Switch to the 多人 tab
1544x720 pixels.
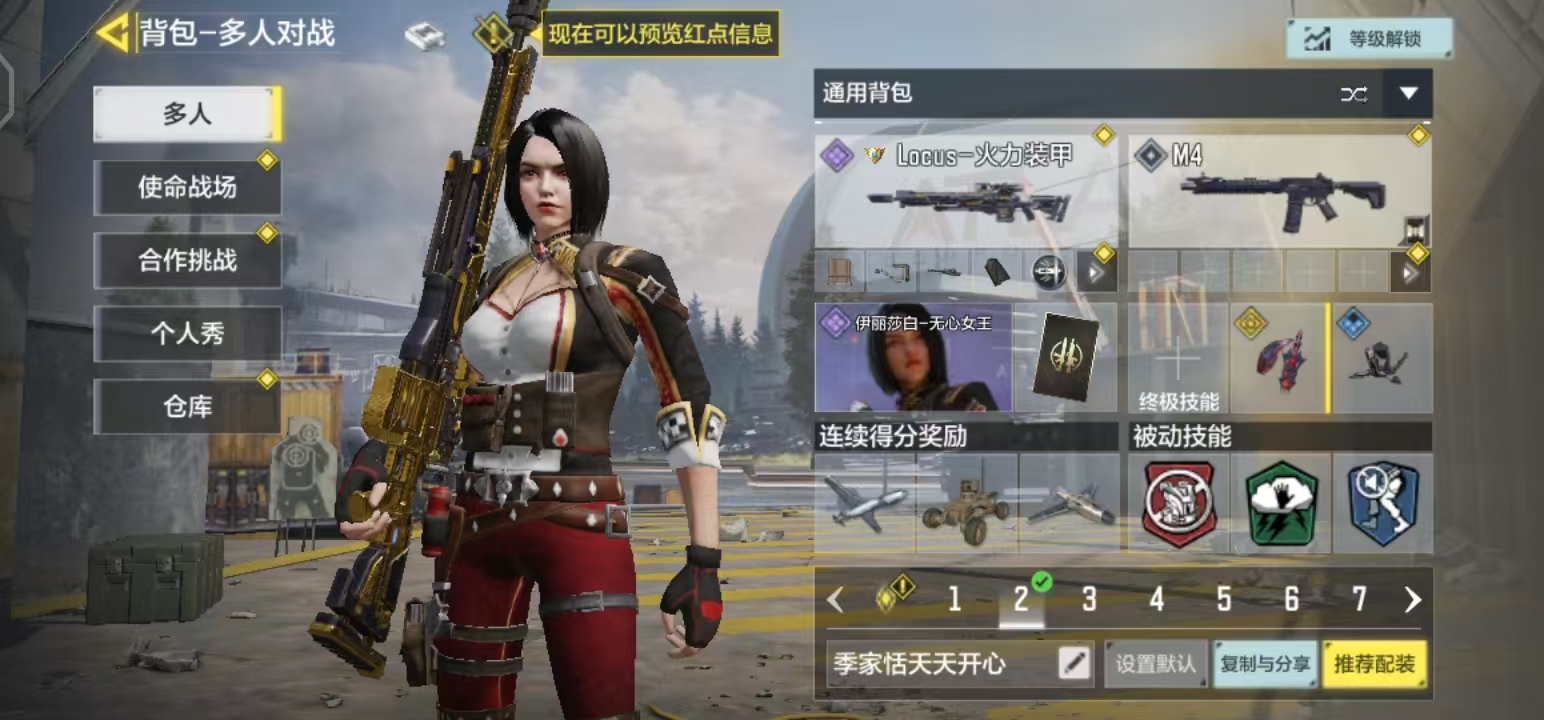(187, 114)
